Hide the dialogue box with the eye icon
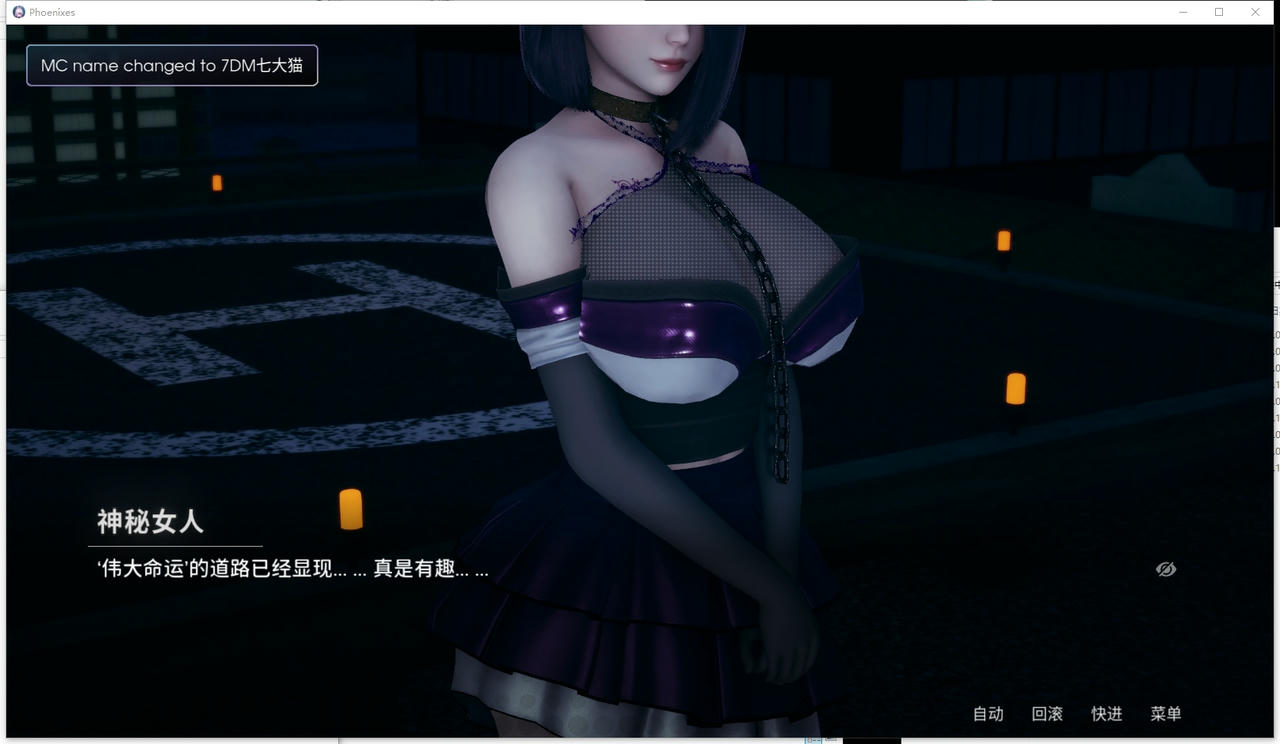1280x744 pixels. (x=1165, y=568)
